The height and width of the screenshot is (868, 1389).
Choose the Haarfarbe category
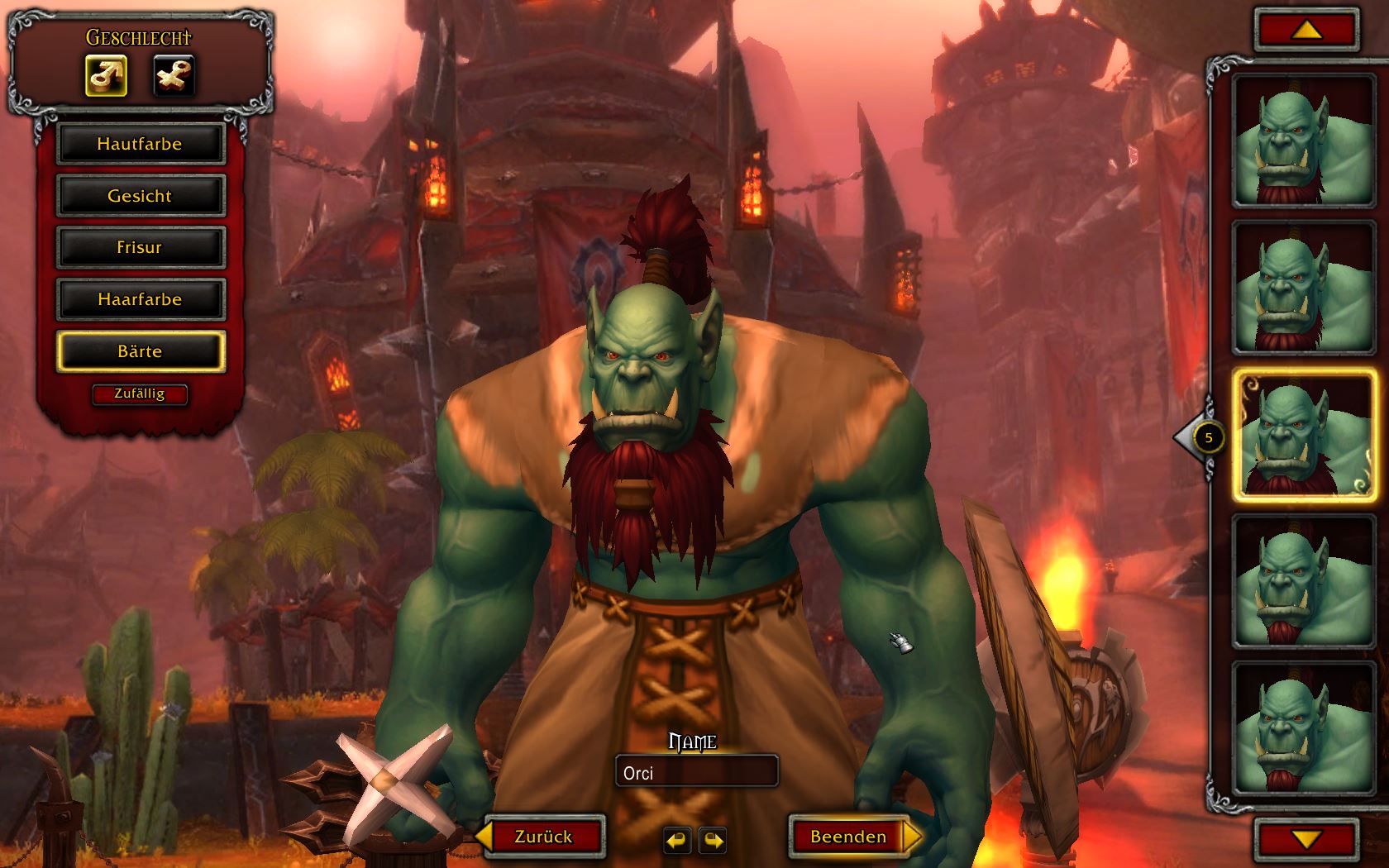pyautogui.click(x=140, y=299)
